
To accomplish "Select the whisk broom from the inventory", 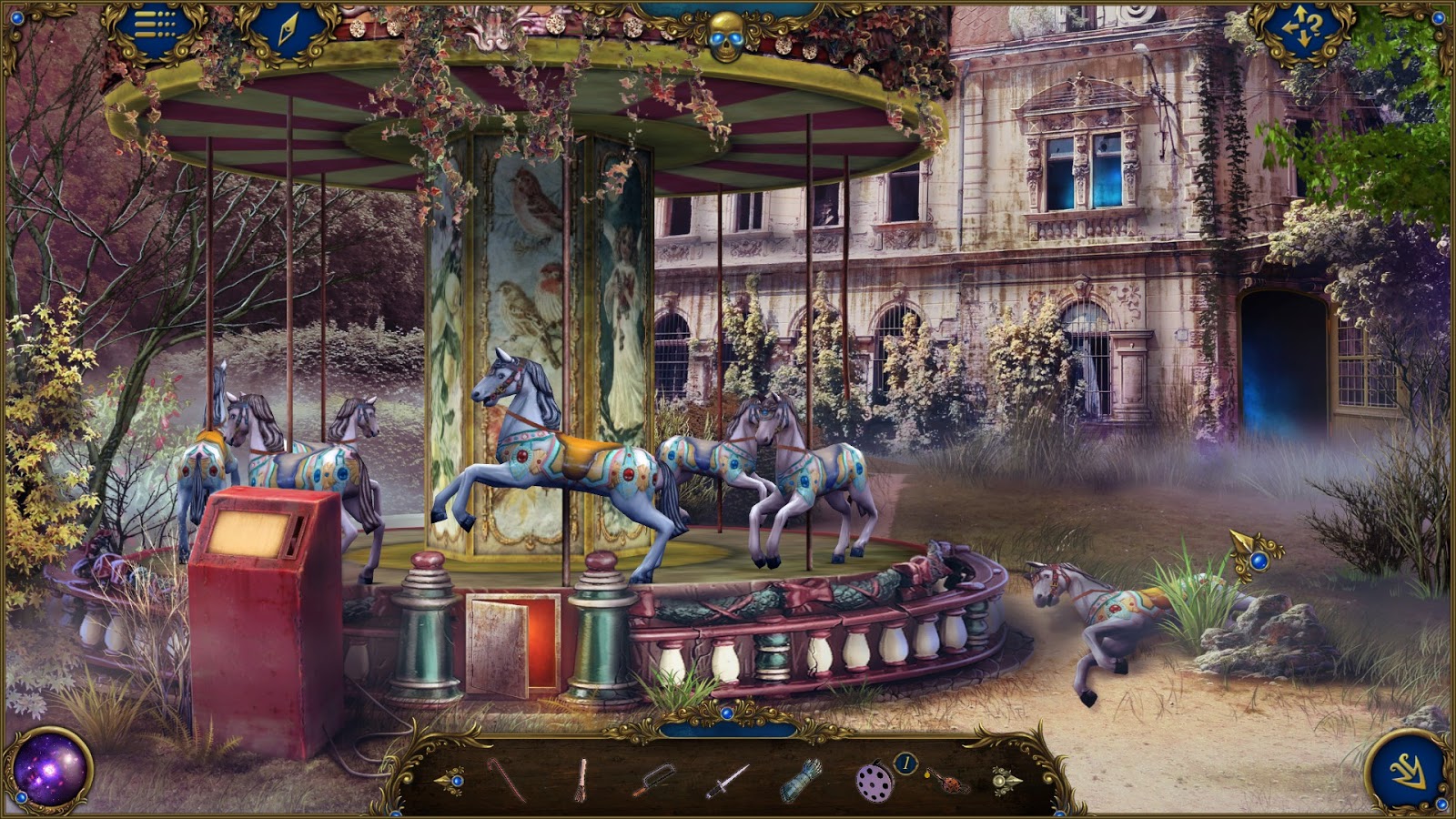I will click(x=583, y=780).
